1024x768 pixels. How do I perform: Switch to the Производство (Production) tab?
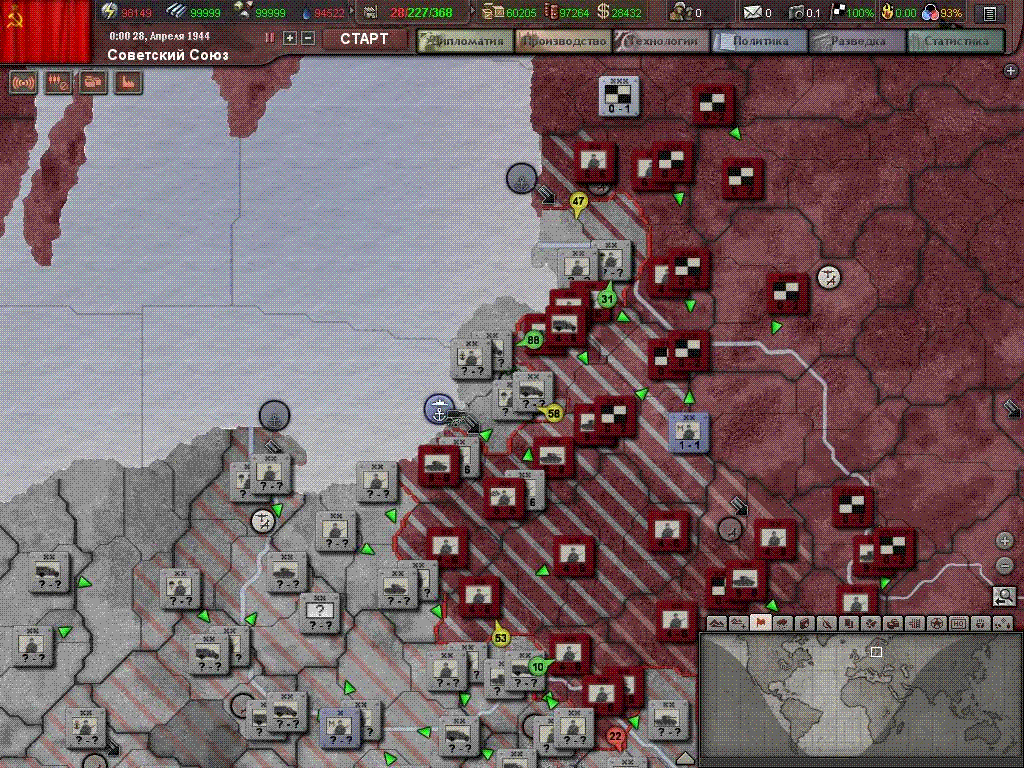(564, 41)
